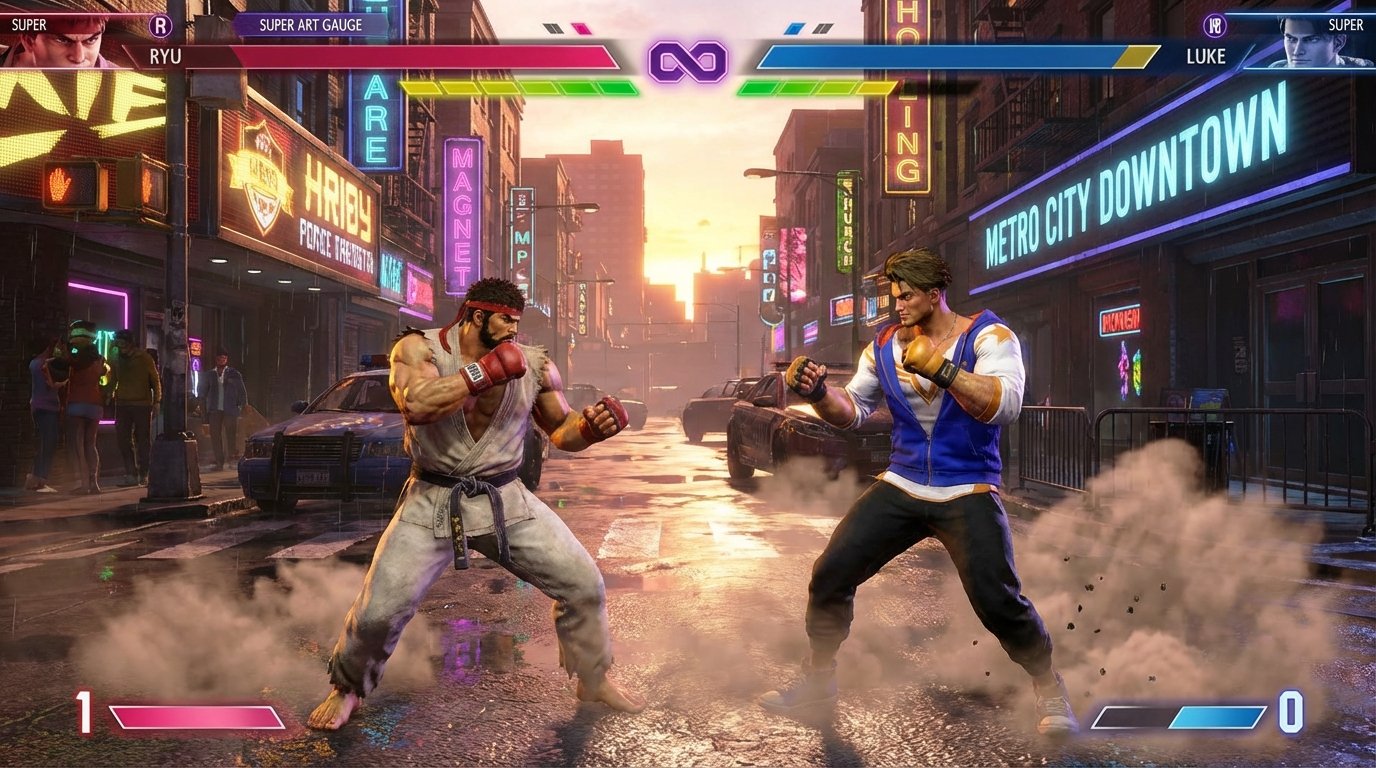Select the purple emblem beside Luke's name
The width and height of the screenshot is (1376, 768).
click(1216, 25)
